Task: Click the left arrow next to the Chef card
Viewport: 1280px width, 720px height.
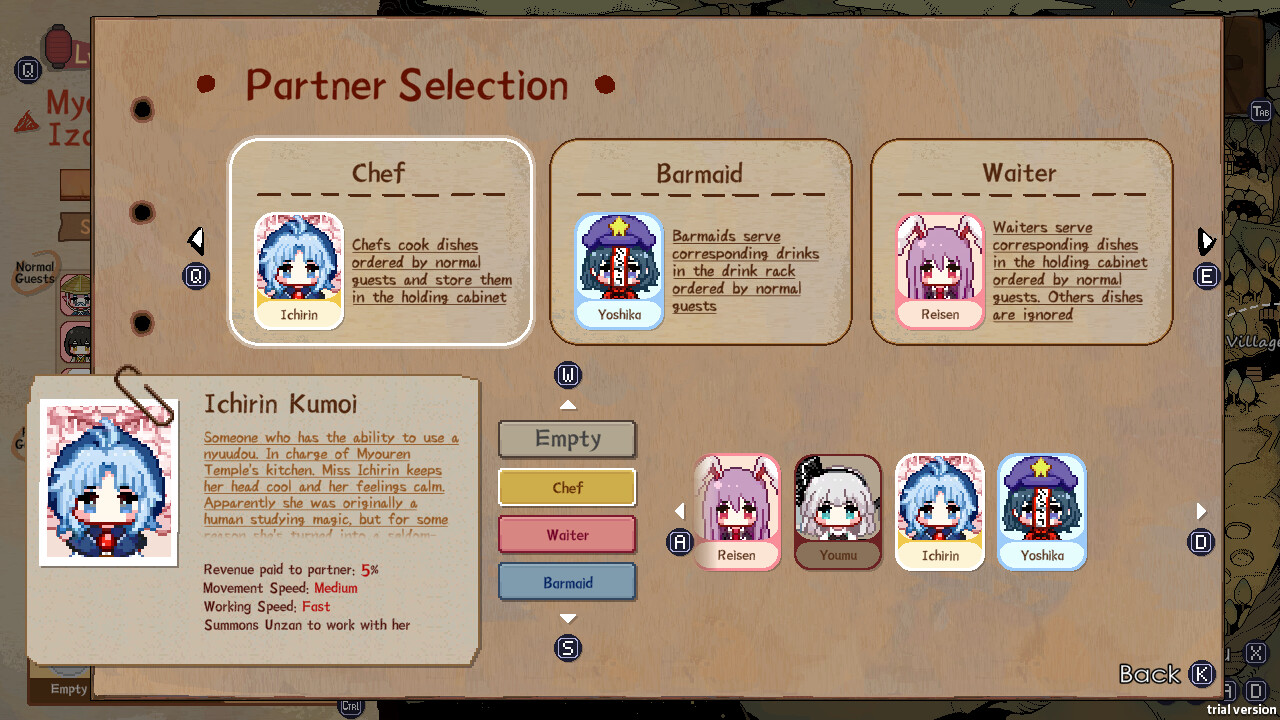Action: [196, 240]
